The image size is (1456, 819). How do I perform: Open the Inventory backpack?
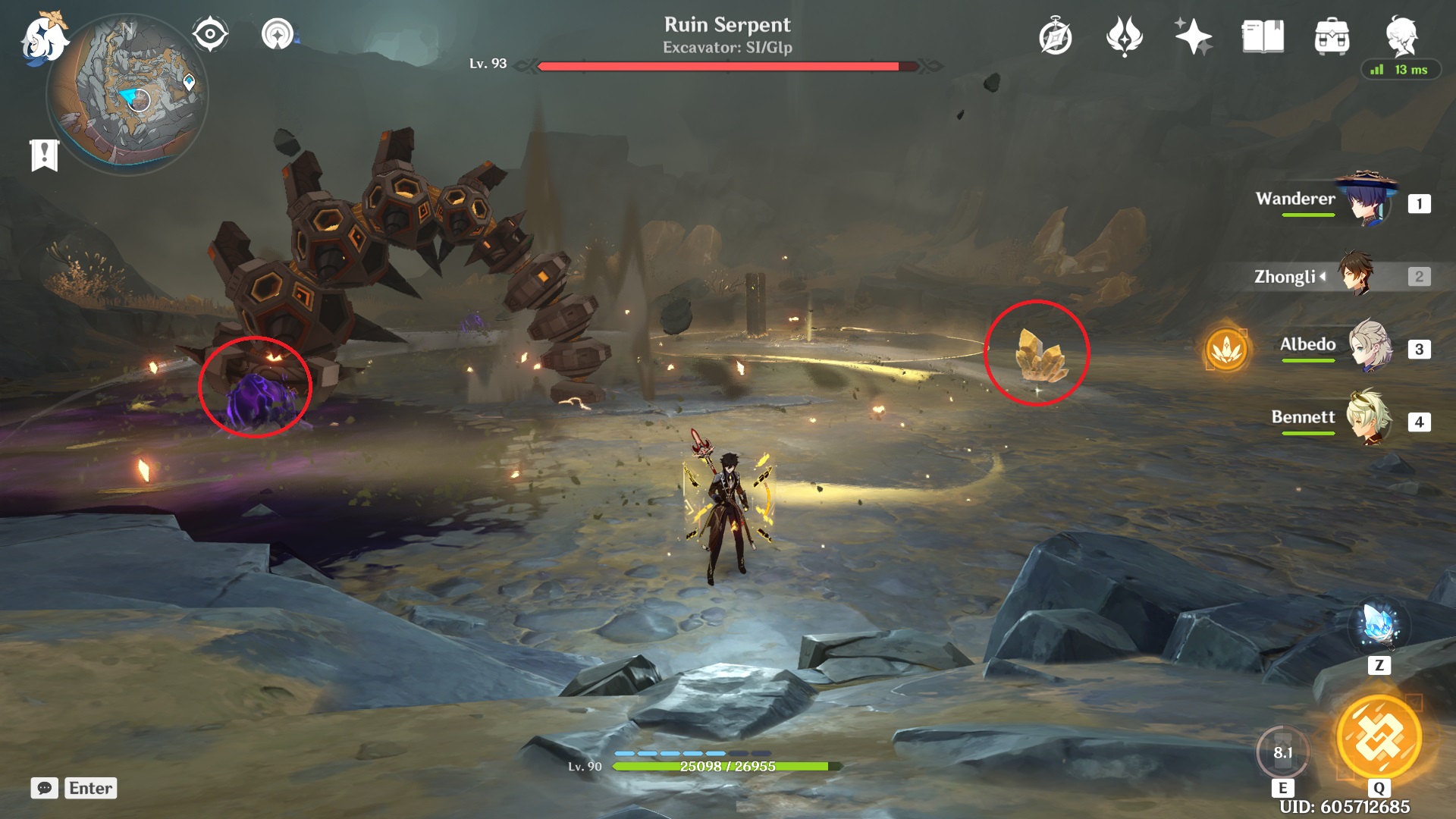coord(1332,34)
